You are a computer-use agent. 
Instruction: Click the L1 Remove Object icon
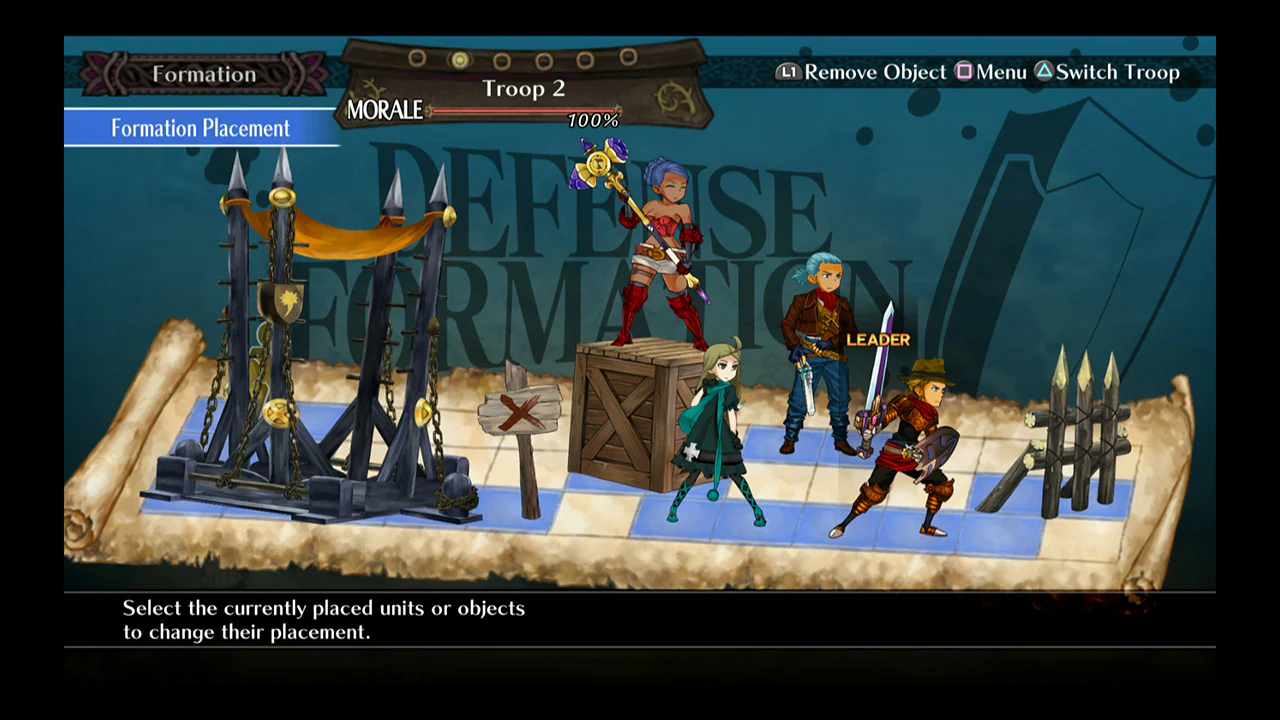pyautogui.click(x=788, y=72)
